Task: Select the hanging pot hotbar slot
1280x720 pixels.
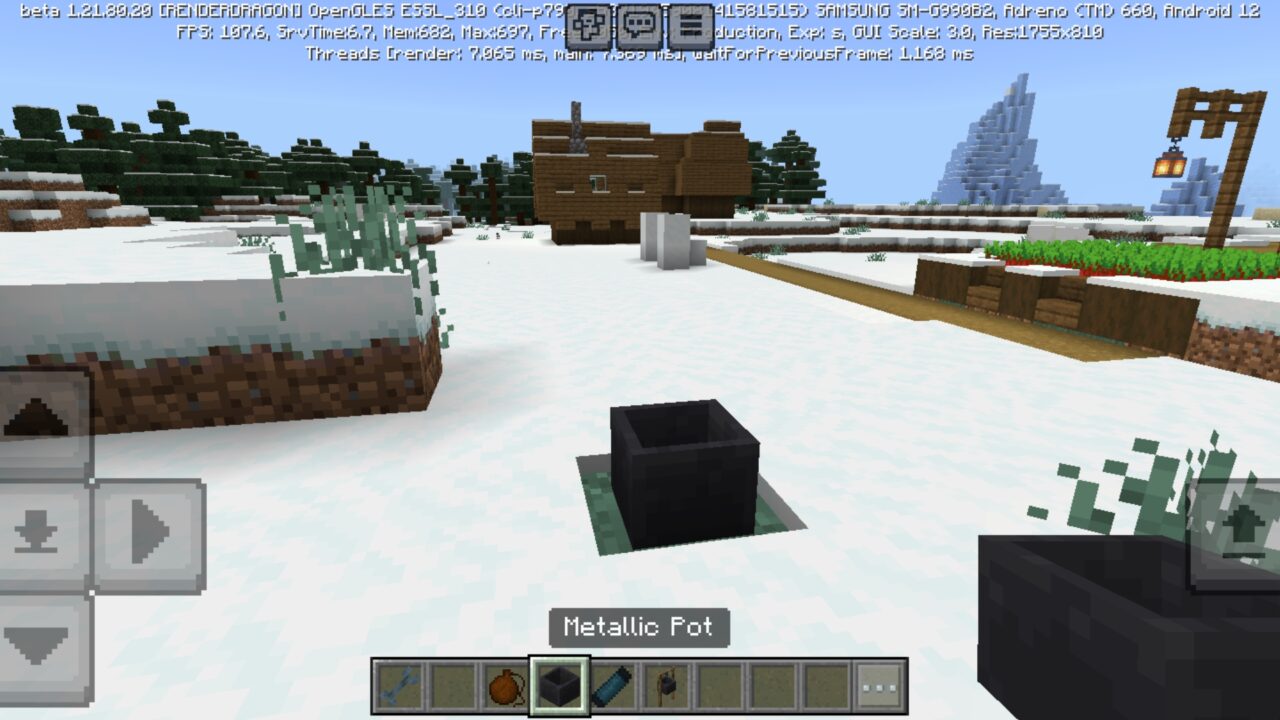Action: coord(665,686)
